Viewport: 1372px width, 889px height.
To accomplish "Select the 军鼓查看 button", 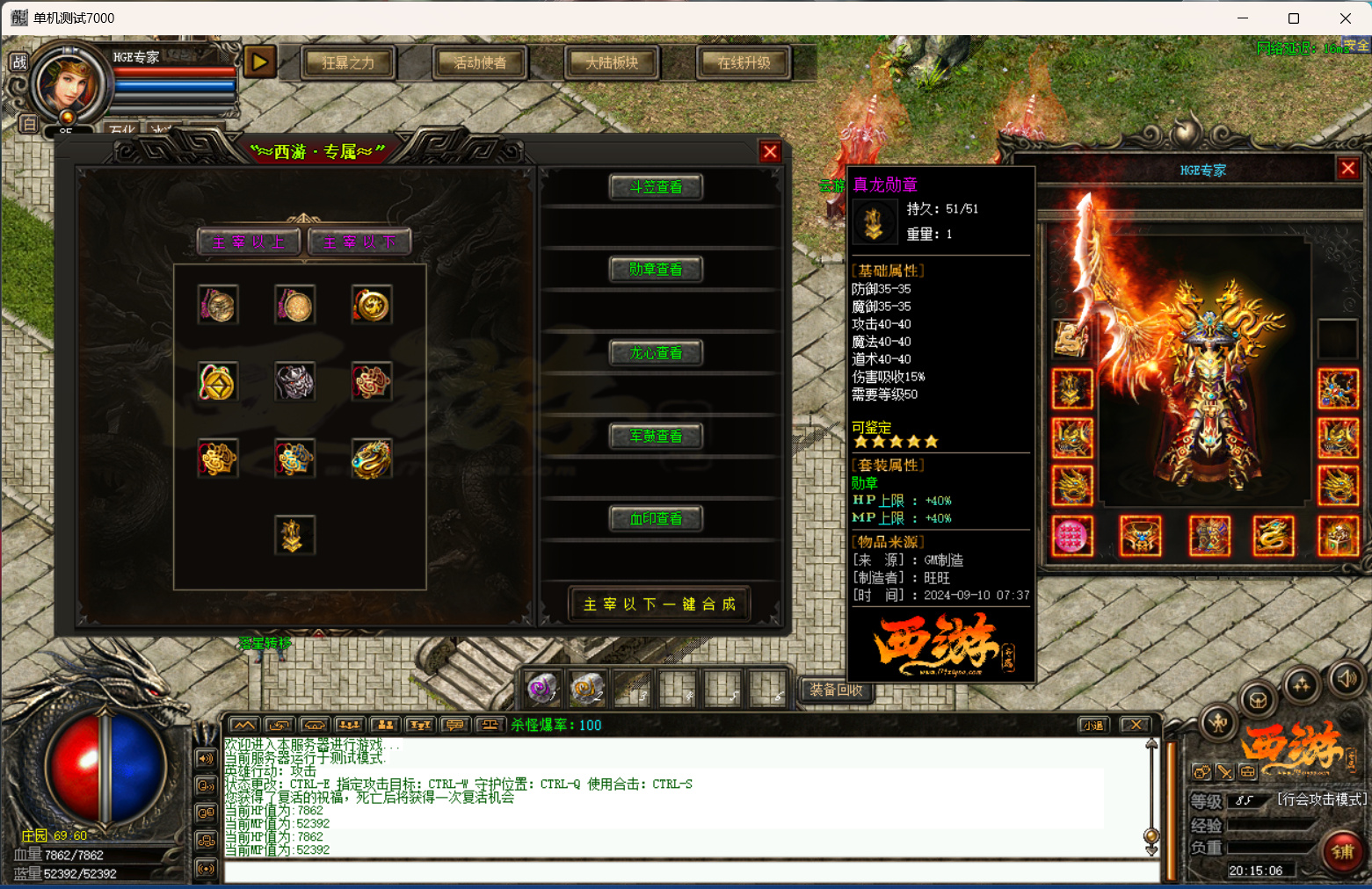I will 656,436.
